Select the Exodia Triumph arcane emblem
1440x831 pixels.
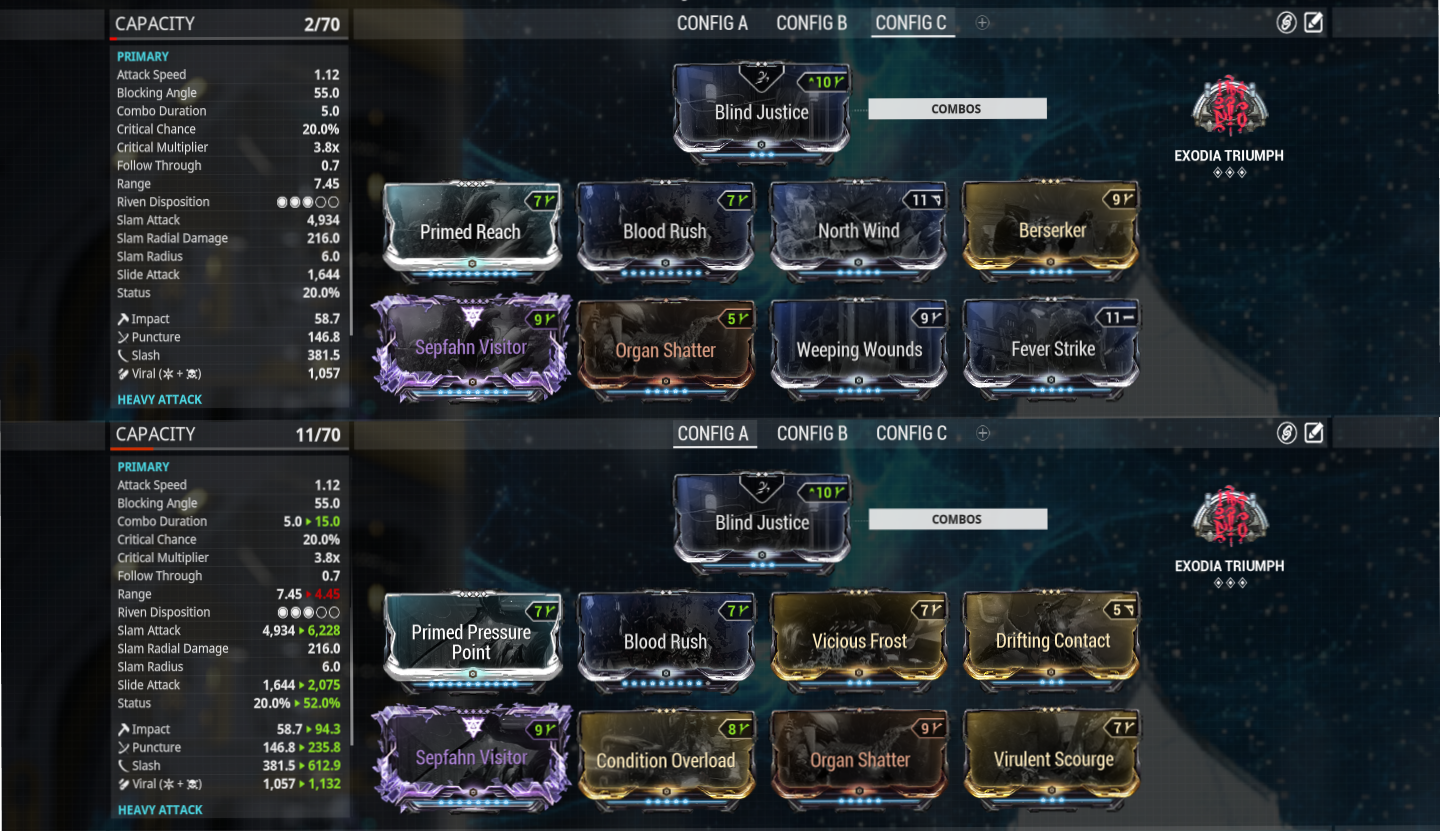click(x=1229, y=115)
